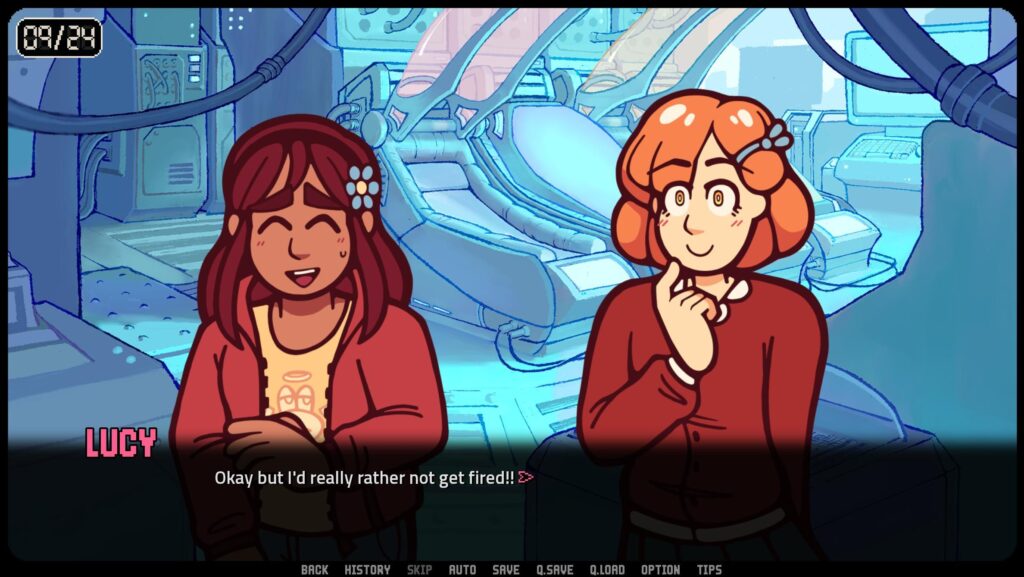1024x577 pixels.
Task: Toggle Auto text advance
Action: click(462, 570)
